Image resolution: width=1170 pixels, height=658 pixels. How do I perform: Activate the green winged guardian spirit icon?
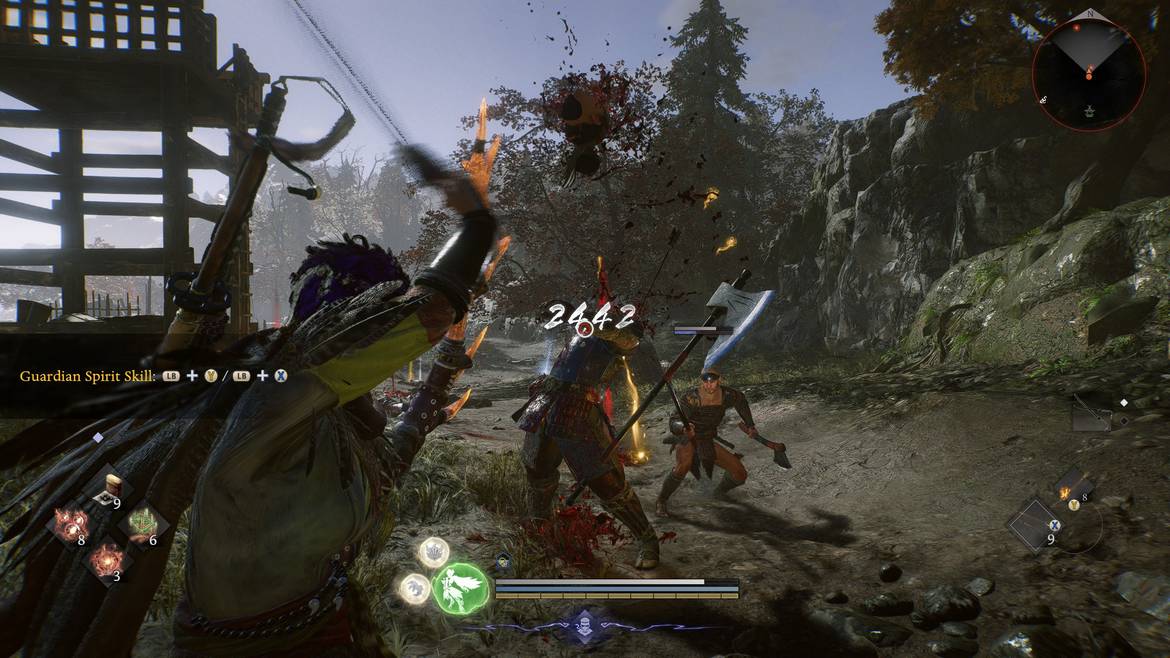(x=461, y=587)
